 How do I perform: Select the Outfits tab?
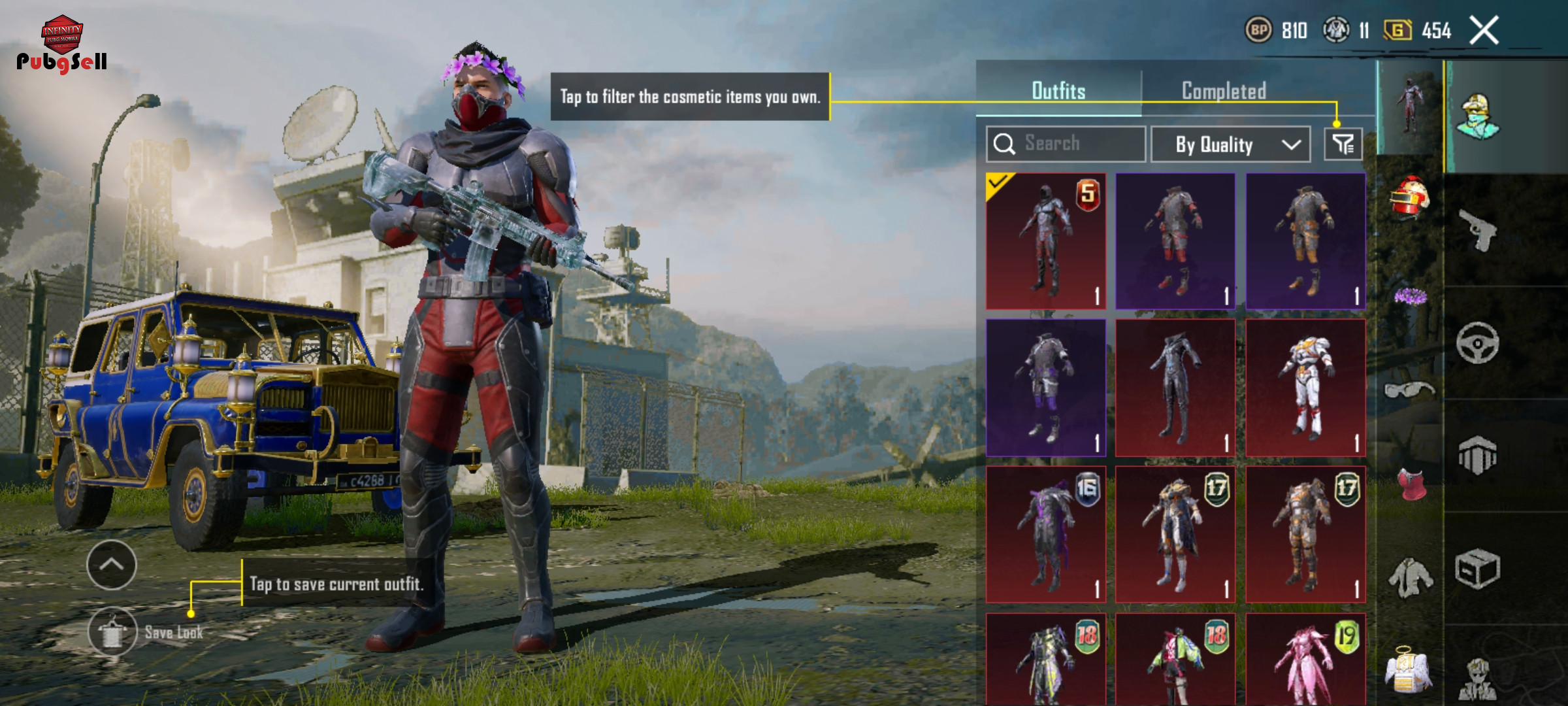1058,91
